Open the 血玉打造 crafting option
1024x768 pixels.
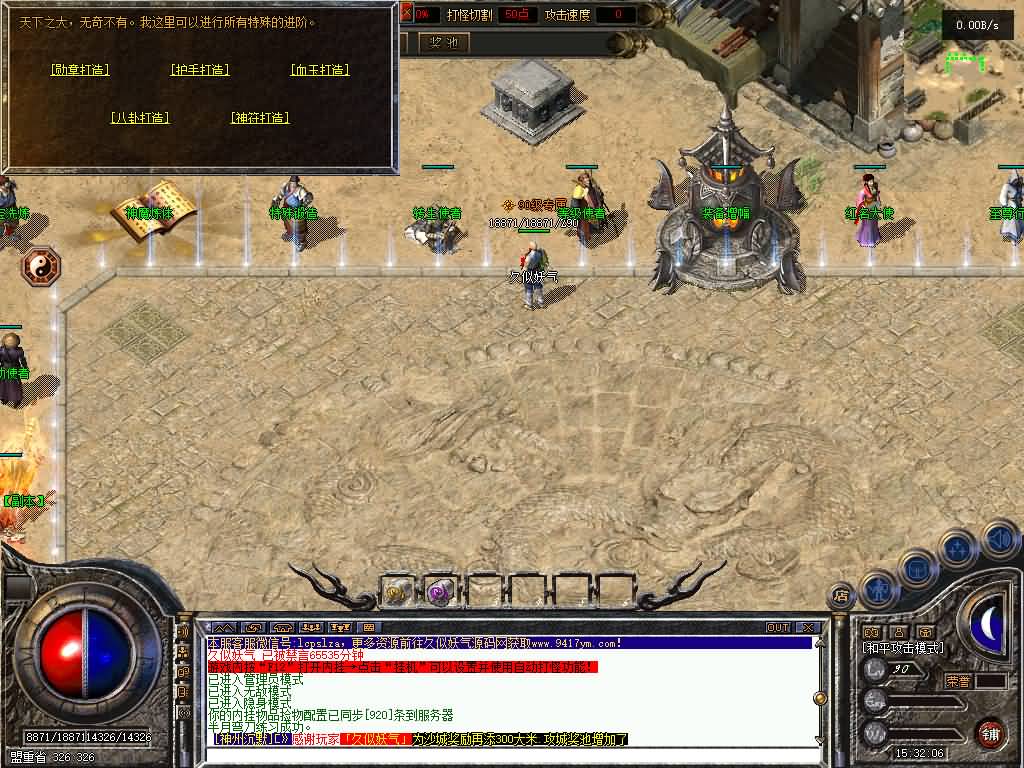click(x=320, y=70)
